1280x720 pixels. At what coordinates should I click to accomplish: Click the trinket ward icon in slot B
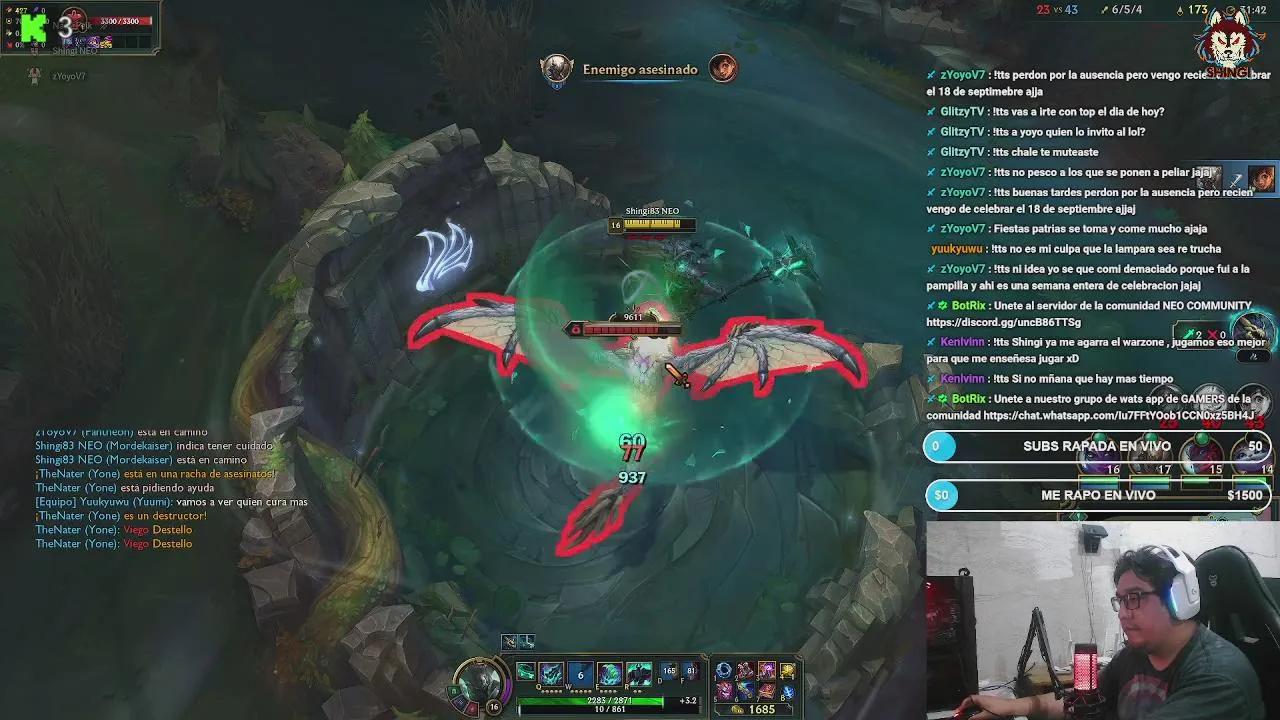coord(787,691)
